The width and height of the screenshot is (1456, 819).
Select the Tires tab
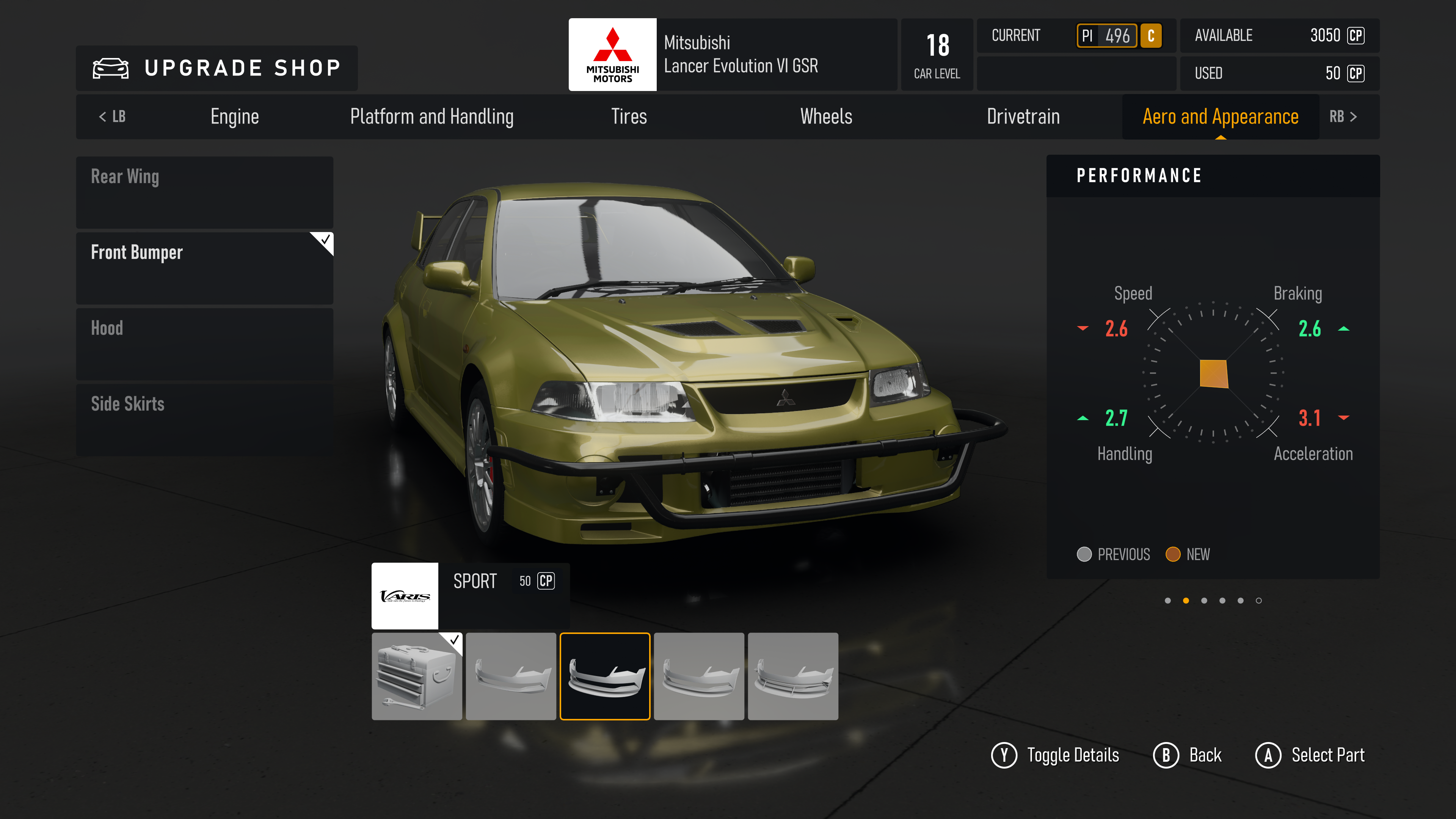click(629, 116)
